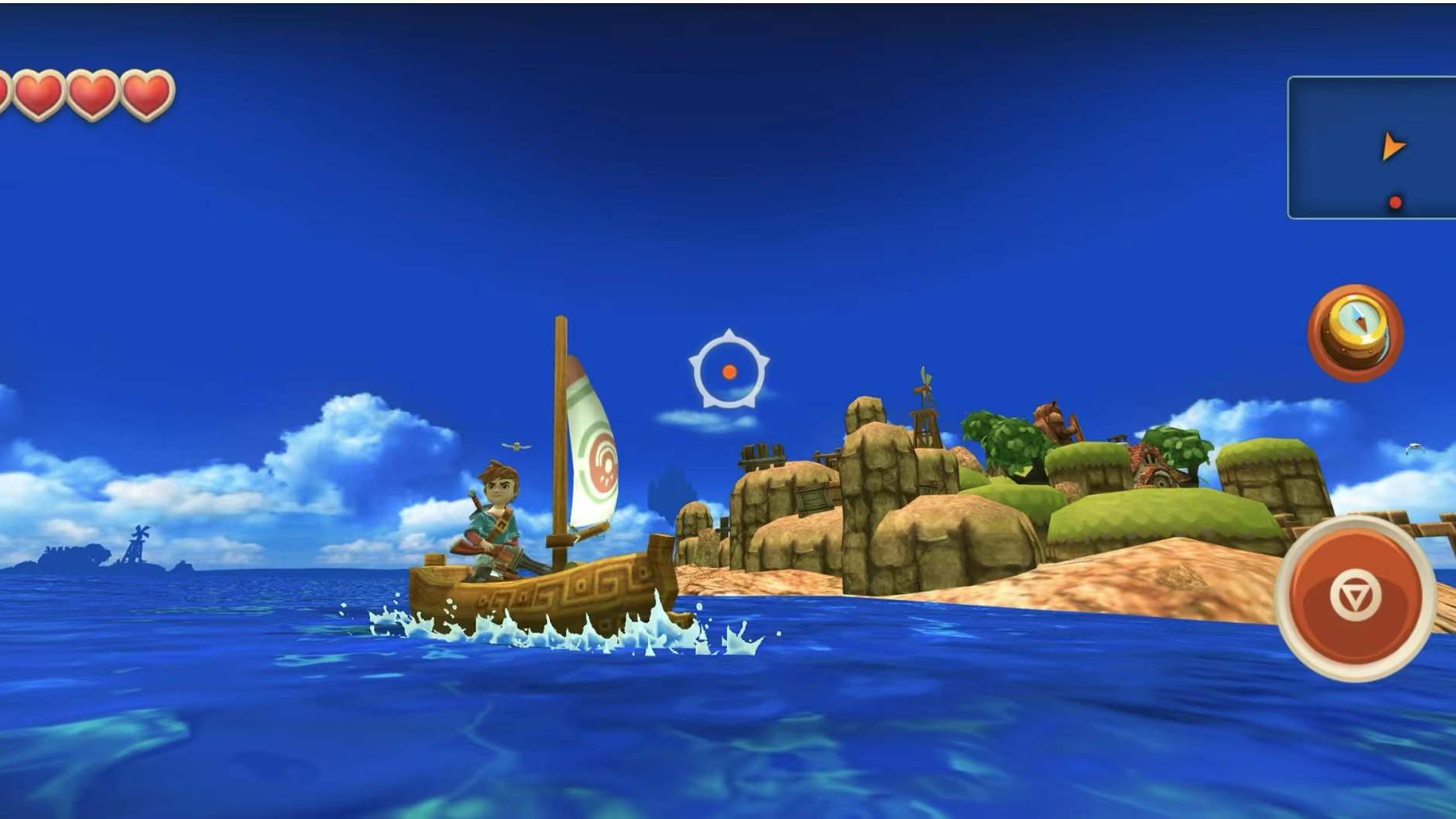
Task: Select the red destination dot on the minimap
Action: click(x=1396, y=201)
